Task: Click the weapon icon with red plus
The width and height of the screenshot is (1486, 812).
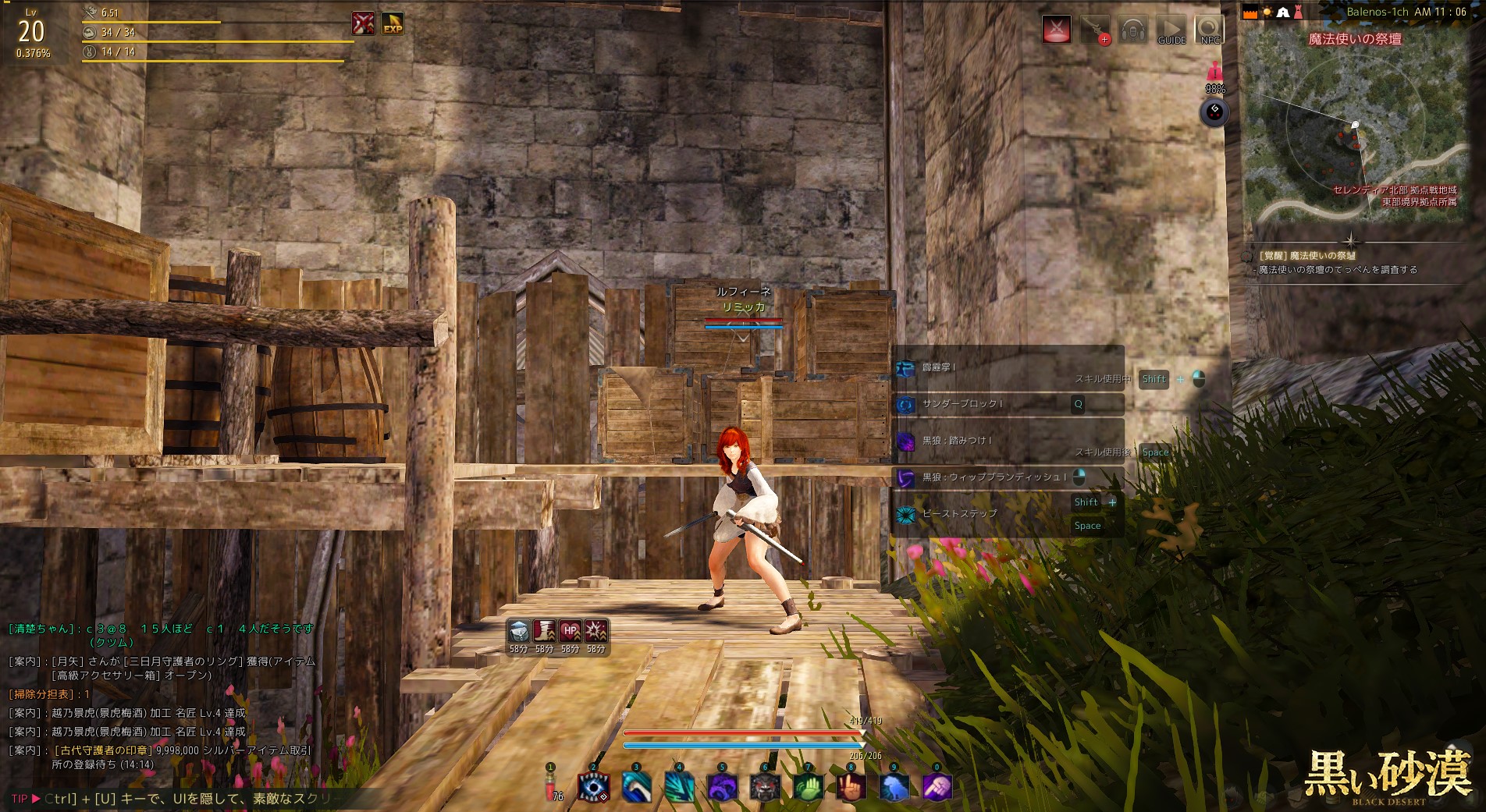Action: (1095, 30)
